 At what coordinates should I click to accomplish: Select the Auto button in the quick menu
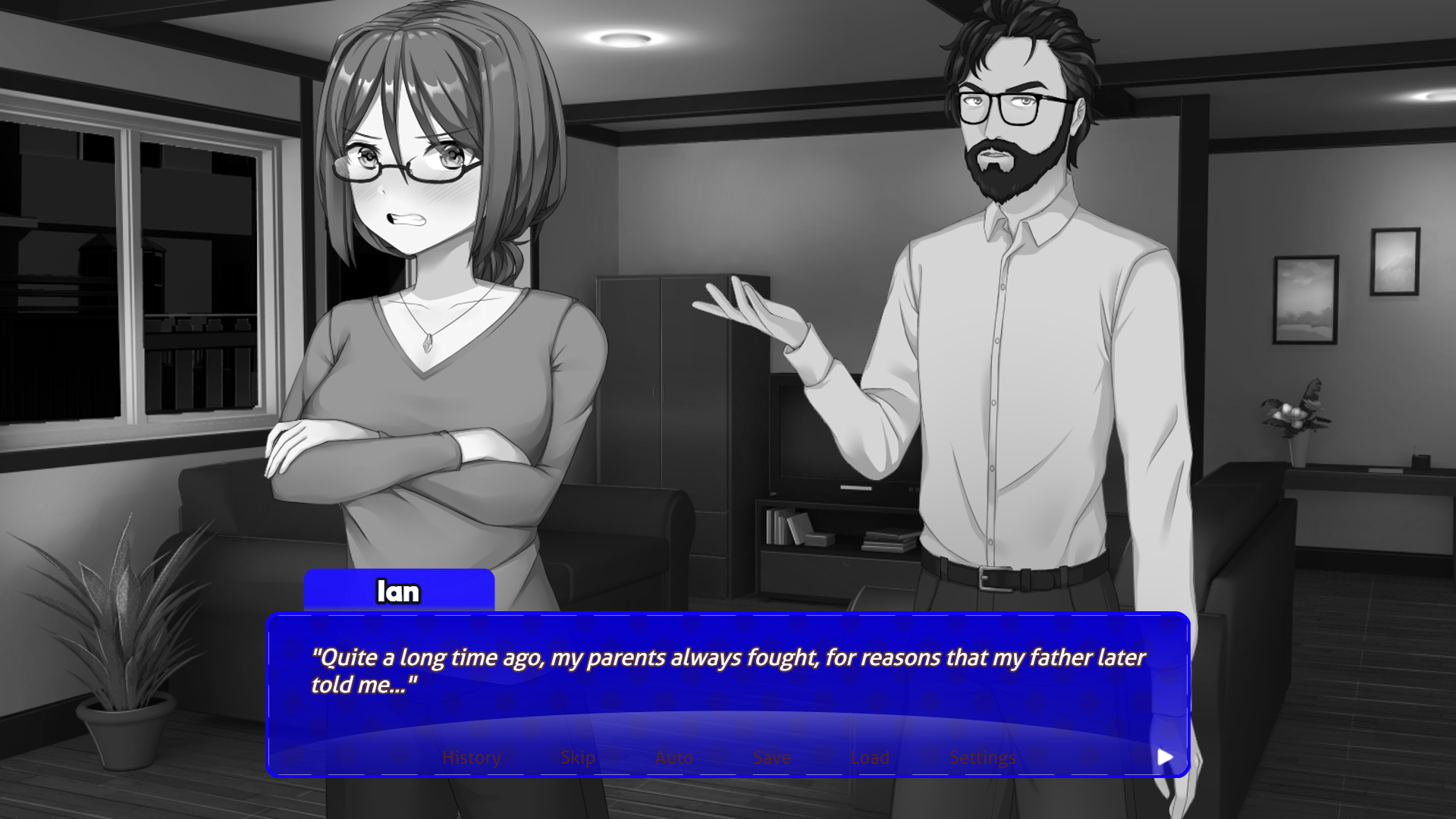[x=673, y=756]
